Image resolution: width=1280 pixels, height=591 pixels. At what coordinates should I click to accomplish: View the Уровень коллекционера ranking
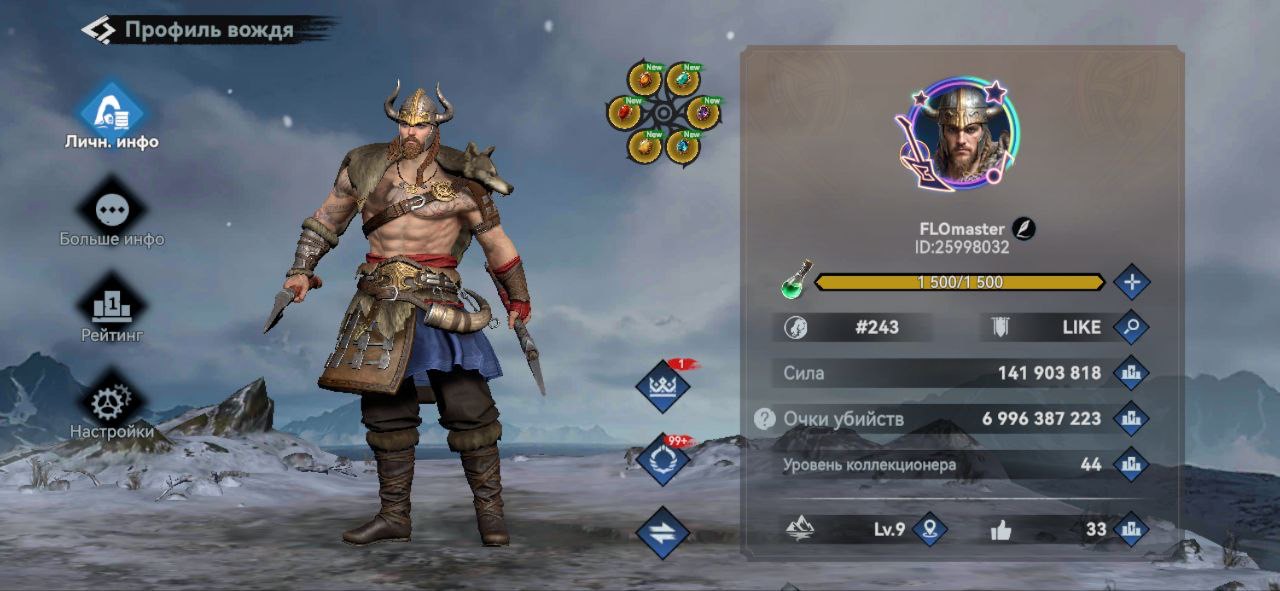[1131, 464]
